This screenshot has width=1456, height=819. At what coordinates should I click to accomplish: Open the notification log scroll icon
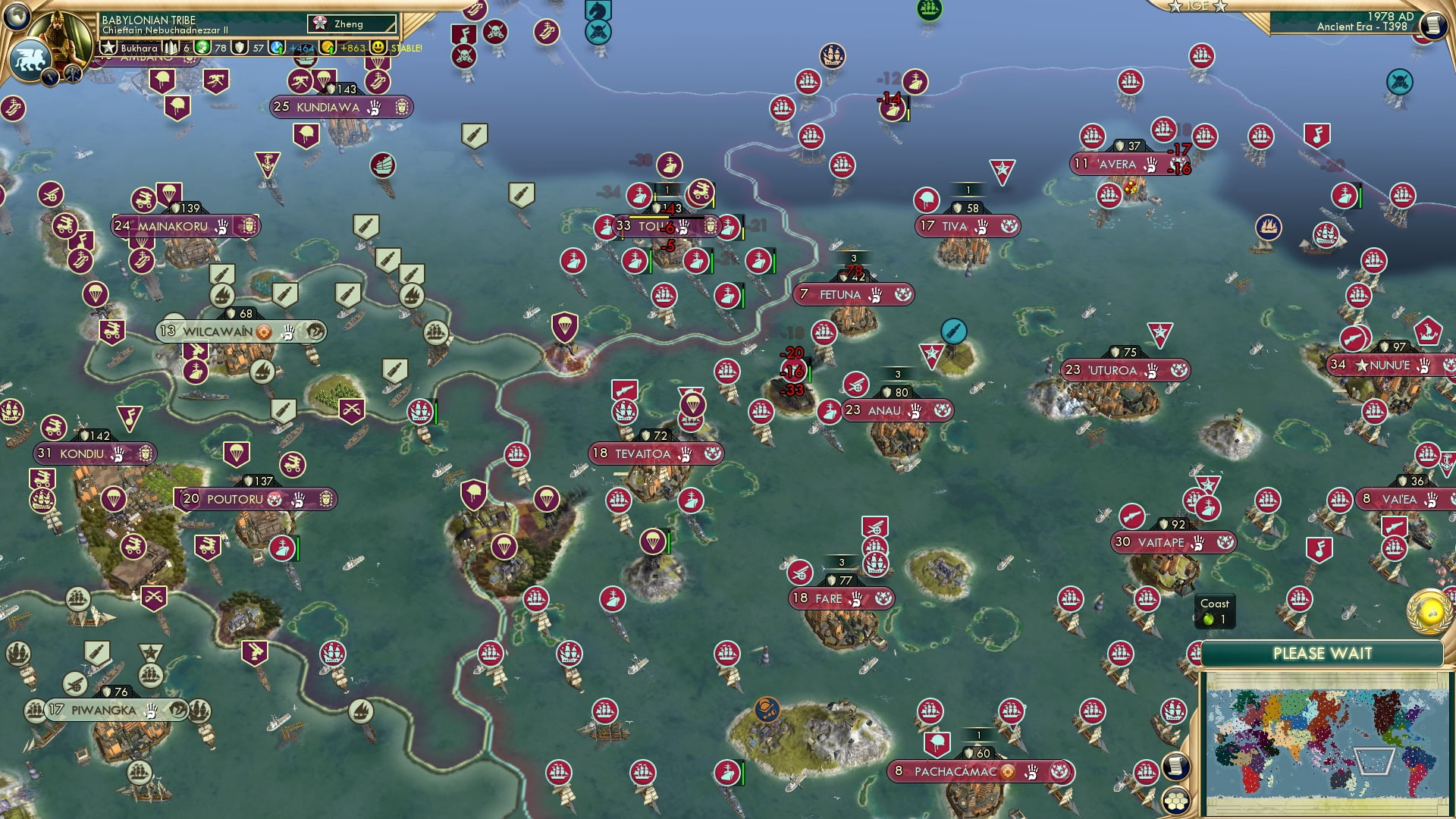tap(1434, 25)
